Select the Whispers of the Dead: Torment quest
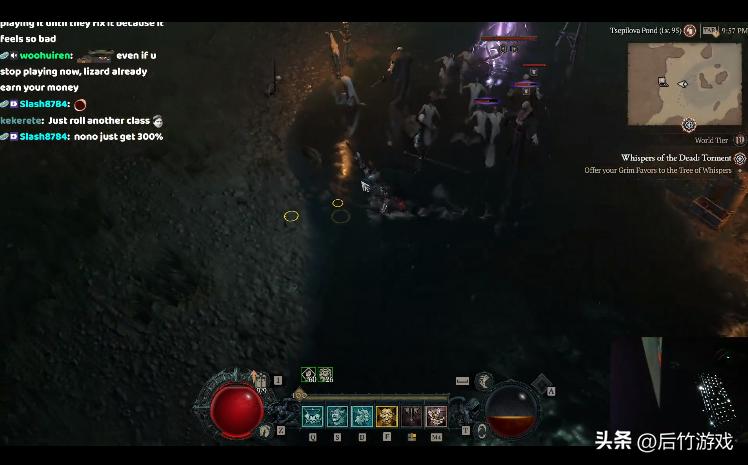 678,158
